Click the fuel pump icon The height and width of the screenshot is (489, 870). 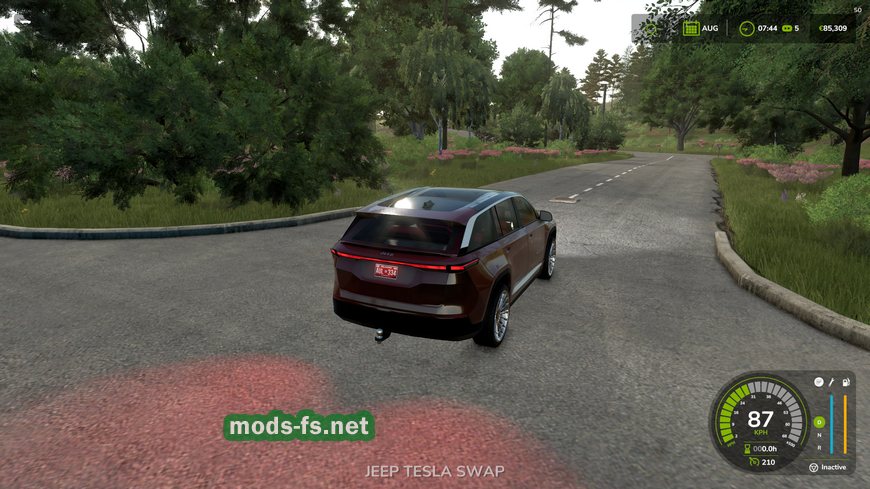(x=847, y=382)
